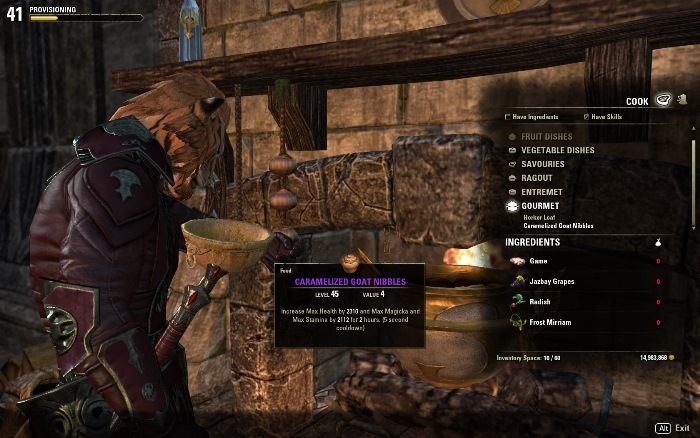Expand the Fruit Dishes category
The image size is (700, 438).
tap(547, 136)
